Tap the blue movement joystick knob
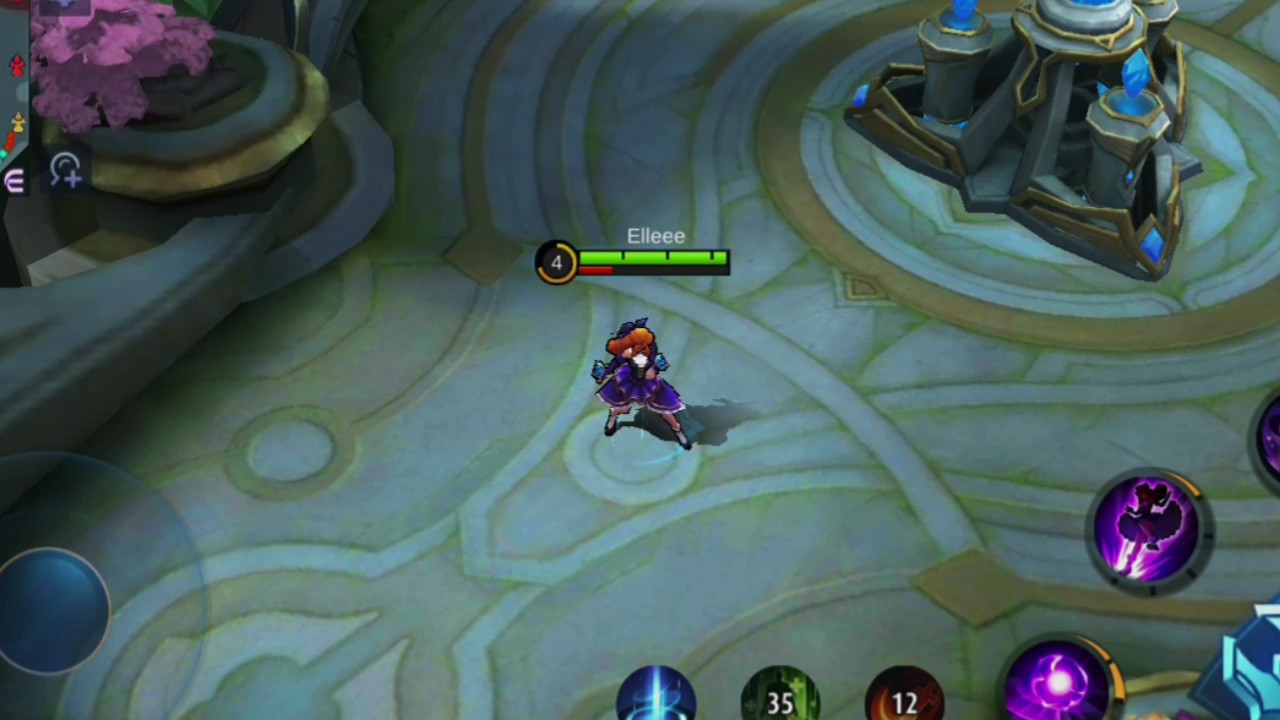This screenshot has height=720, width=1280. 52,607
